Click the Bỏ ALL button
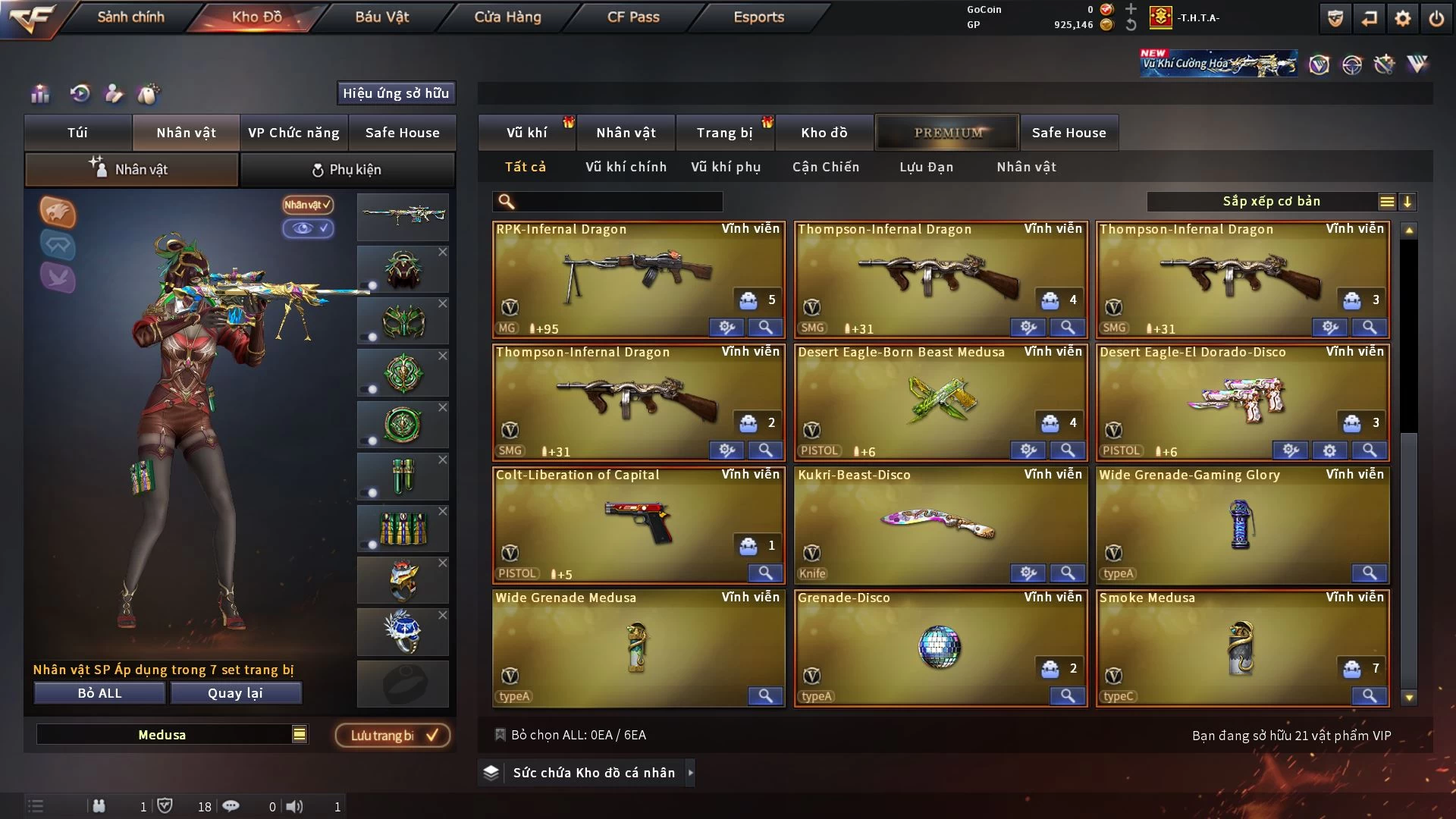Screen dimensions: 1456x819 coord(99,693)
